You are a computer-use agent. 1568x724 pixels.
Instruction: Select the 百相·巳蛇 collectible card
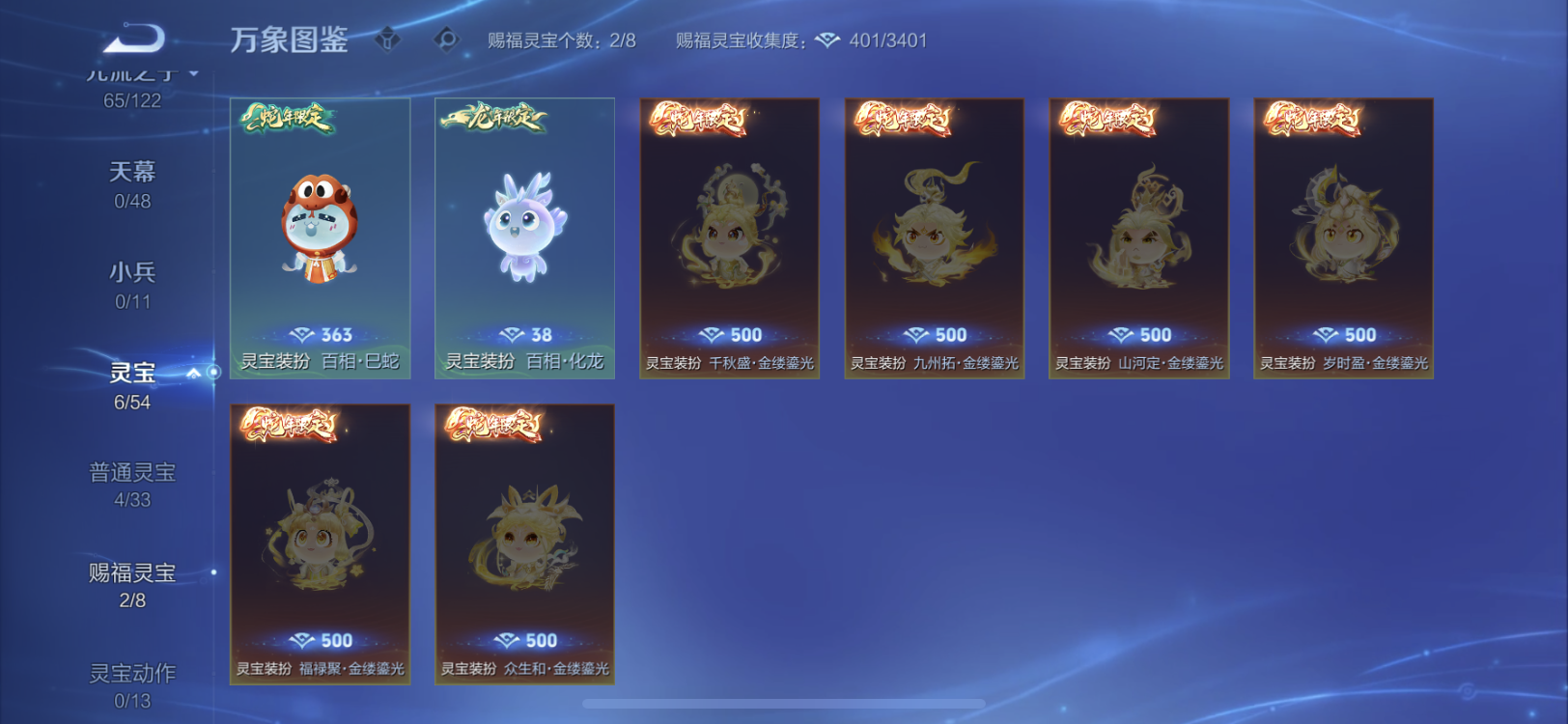pos(320,237)
